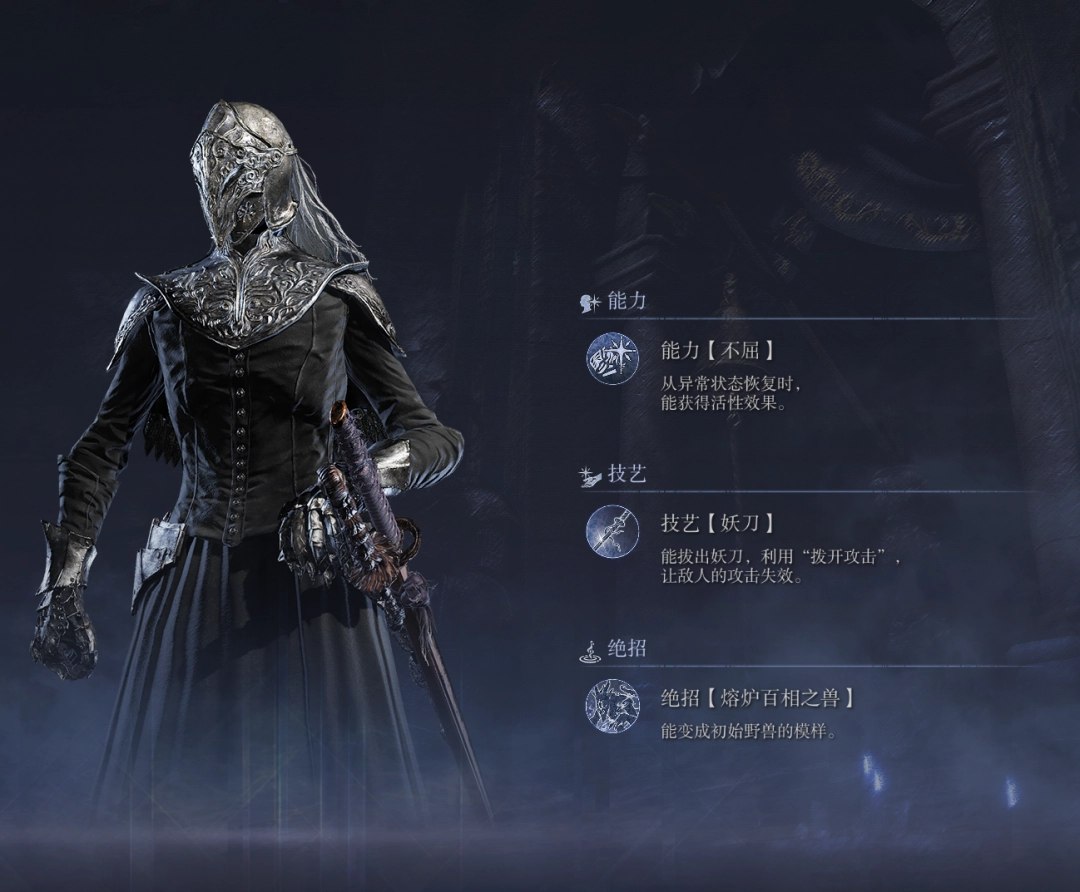Click the 妖刀 skill icon
This screenshot has height=892, width=1080.
[612, 532]
